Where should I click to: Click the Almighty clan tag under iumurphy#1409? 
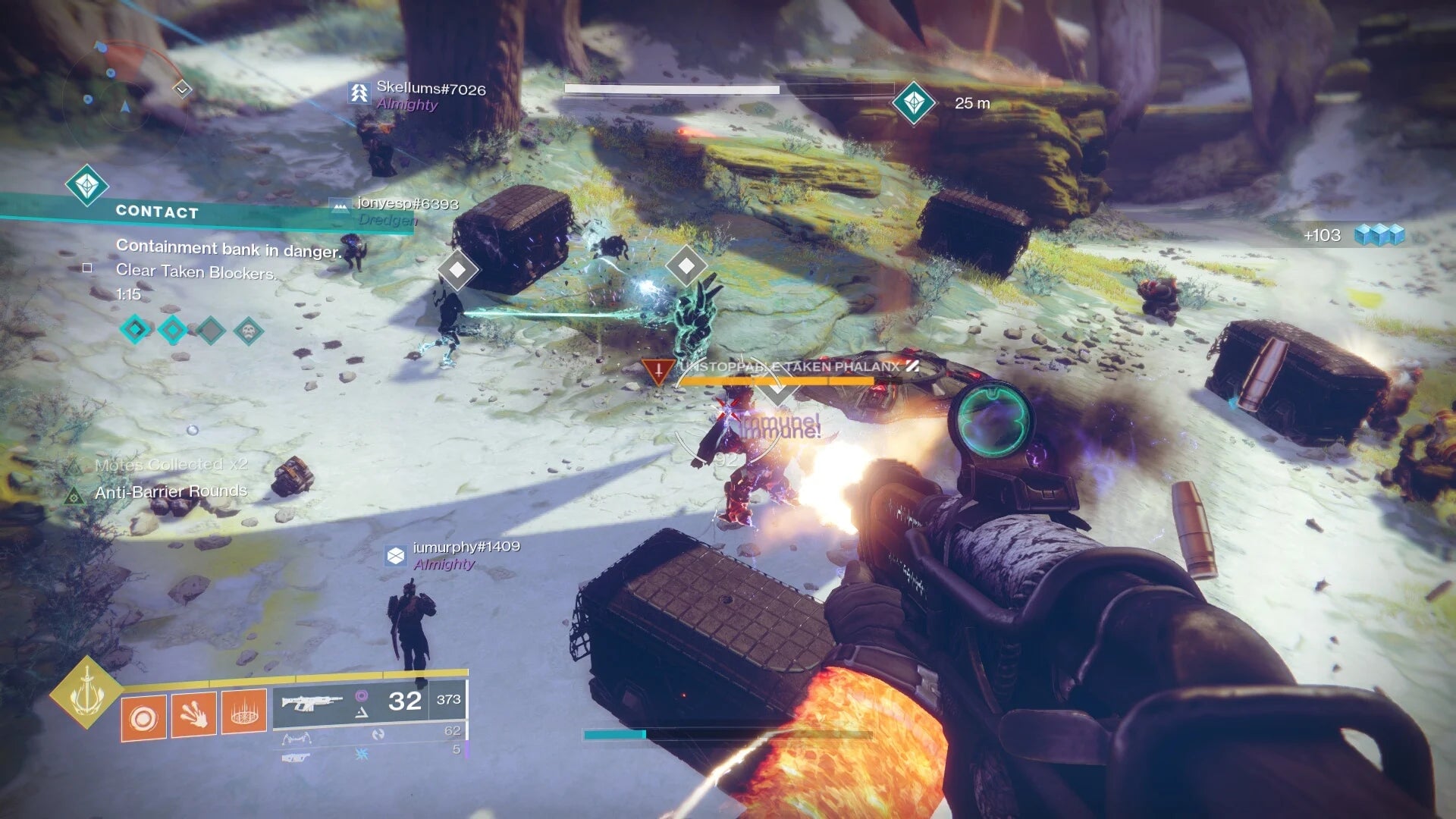coord(443,565)
